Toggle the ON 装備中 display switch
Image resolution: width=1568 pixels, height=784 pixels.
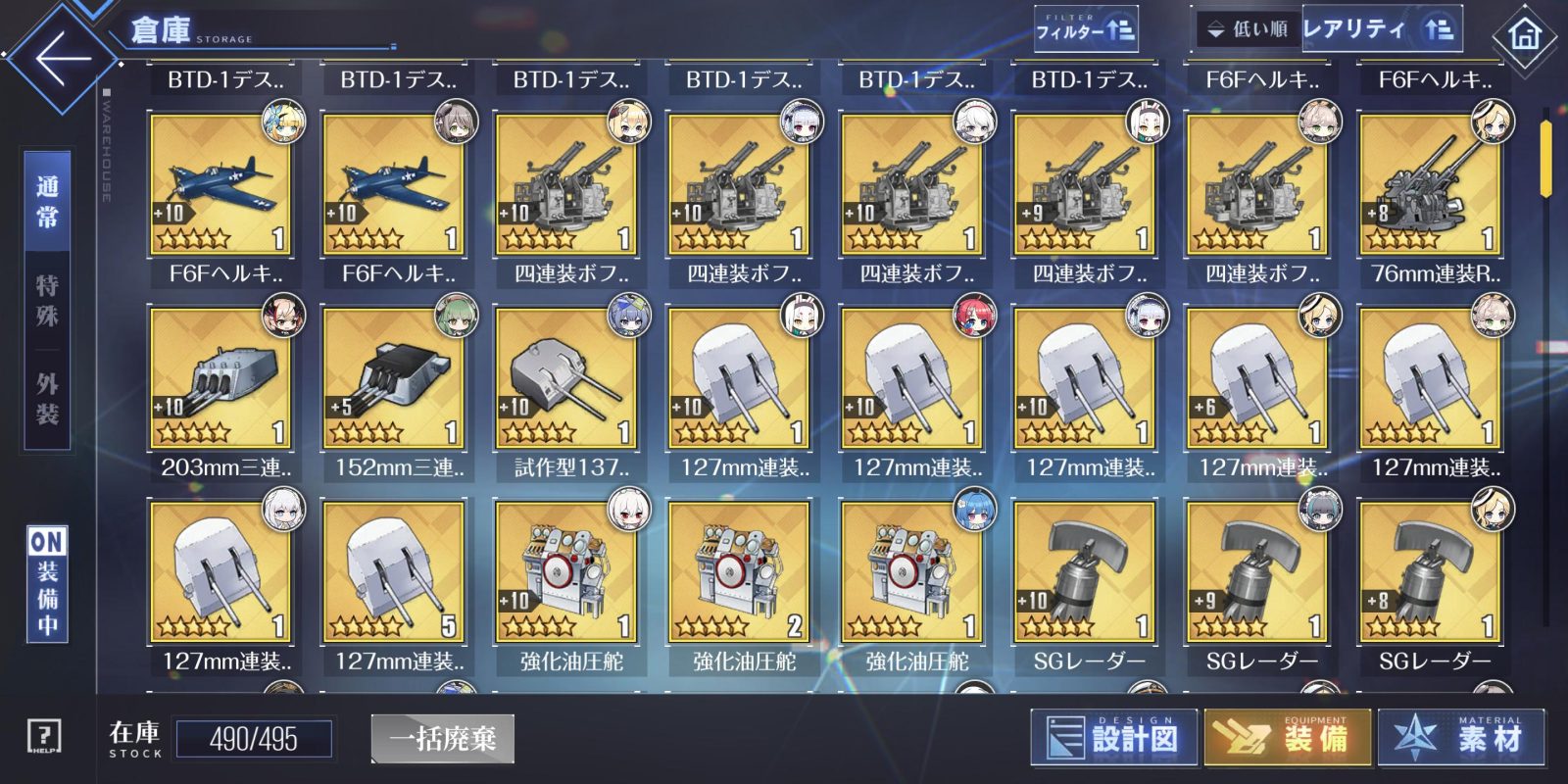pos(47,583)
